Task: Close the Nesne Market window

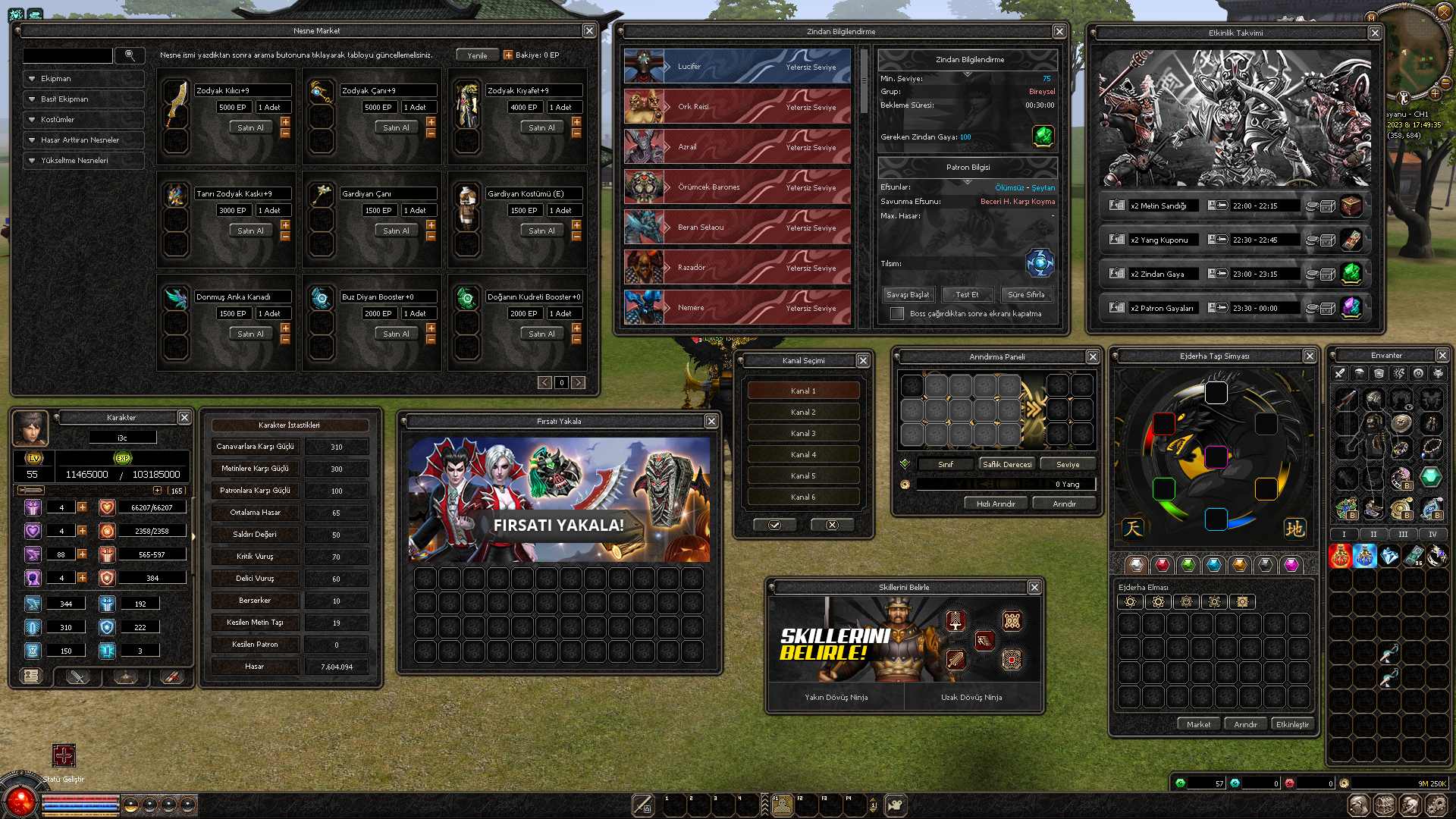Action: [589, 30]
